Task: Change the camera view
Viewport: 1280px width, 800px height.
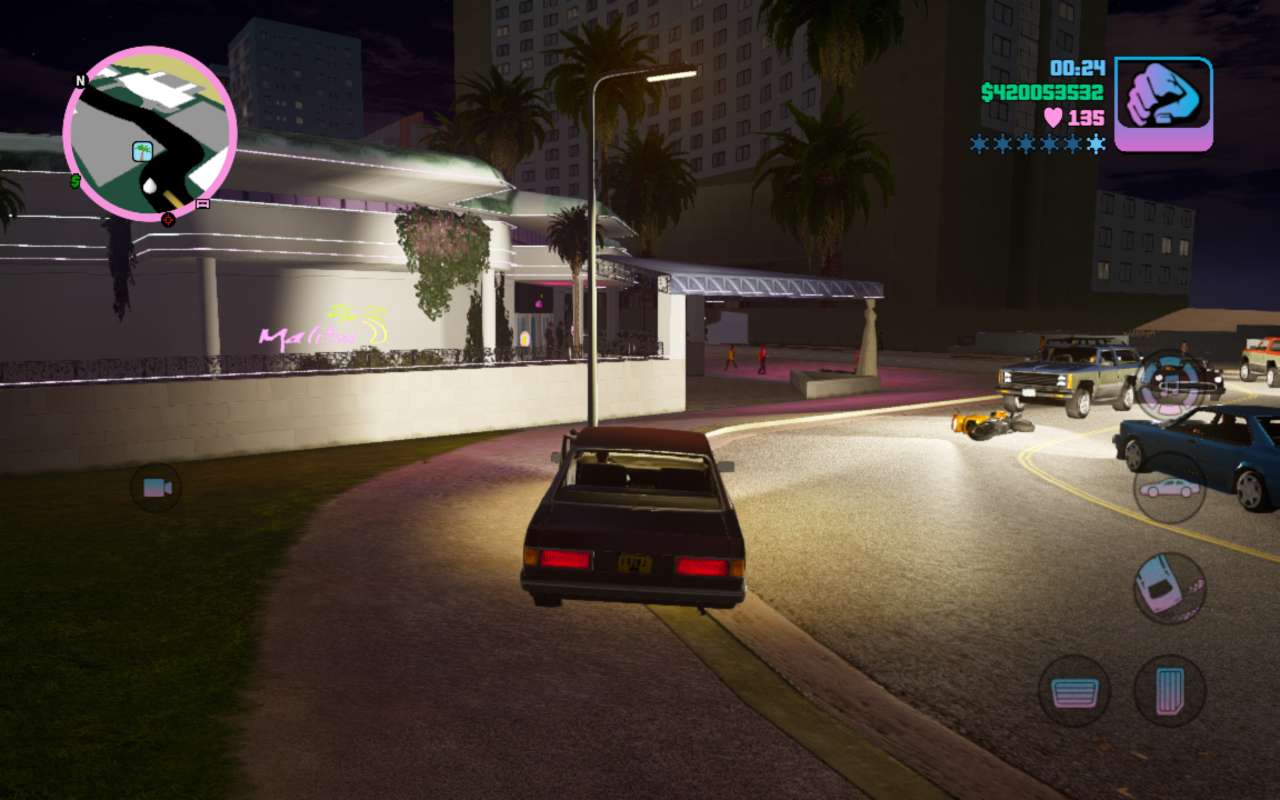Action: click(156, 488)
